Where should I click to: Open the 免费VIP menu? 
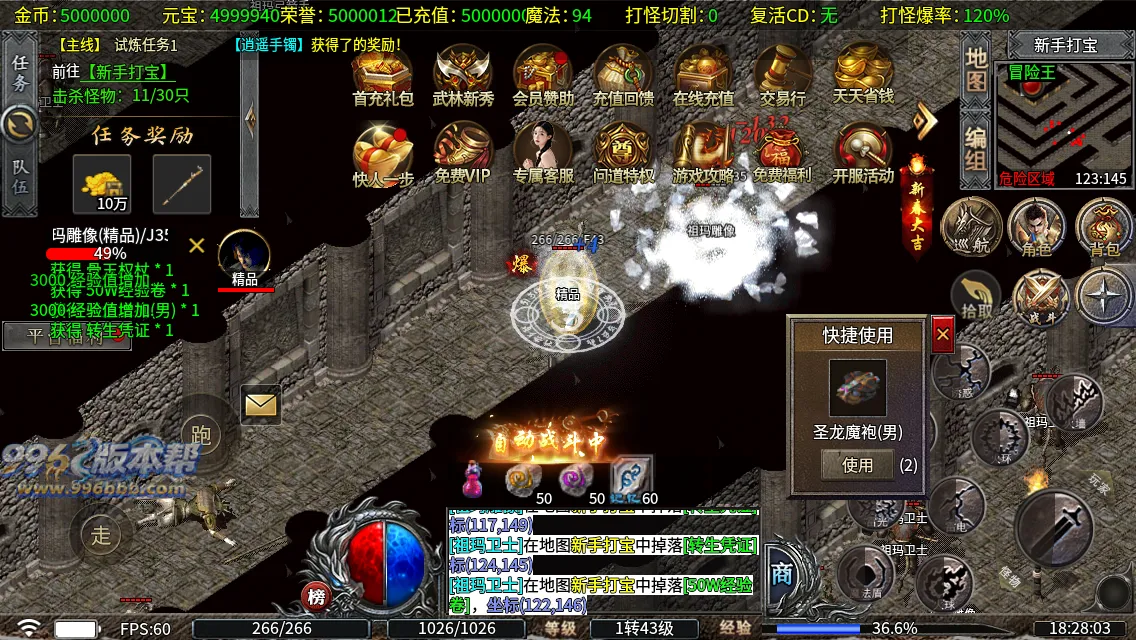463,153
